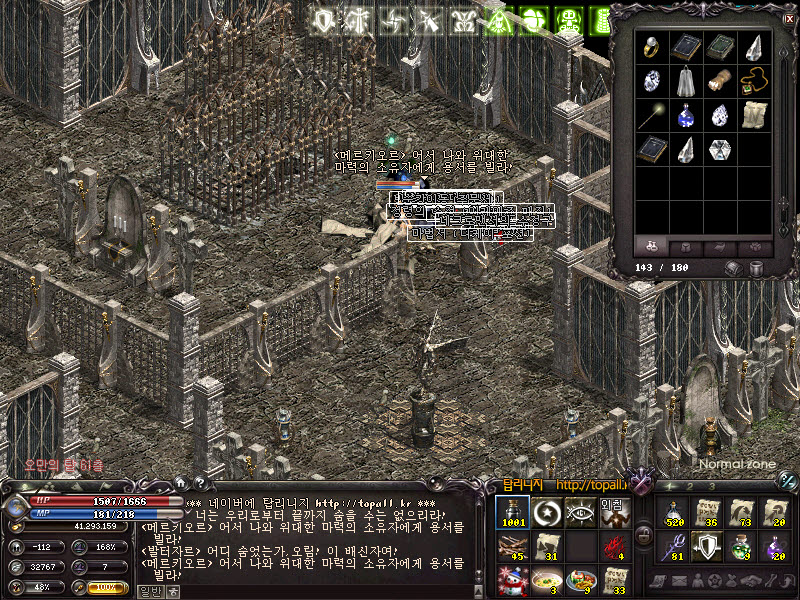Select the gold ring in inventory
Viewport: 800px width, 600px height.
[650, 47]
